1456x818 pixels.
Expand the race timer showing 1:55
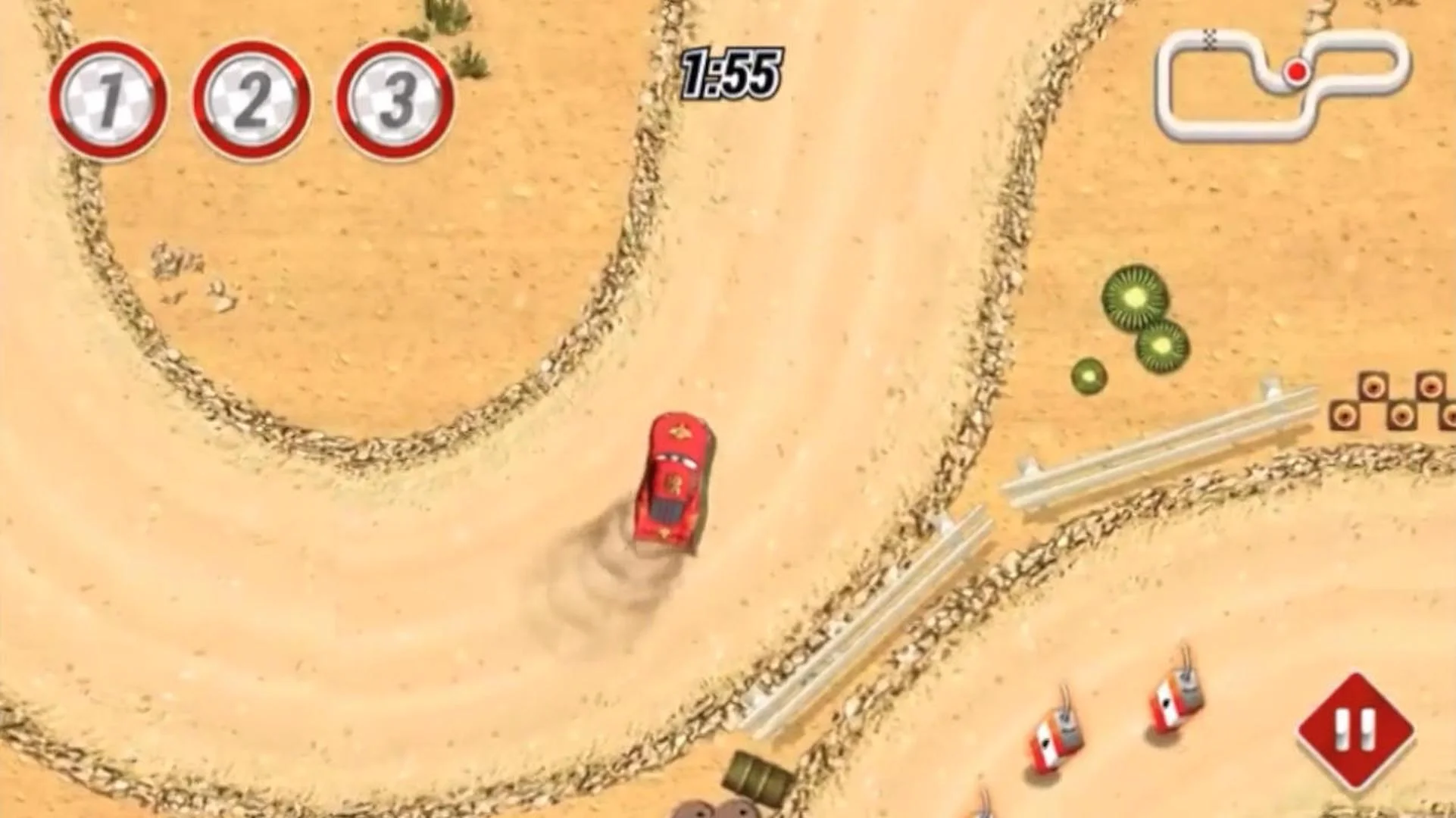[x=729, y=72]
